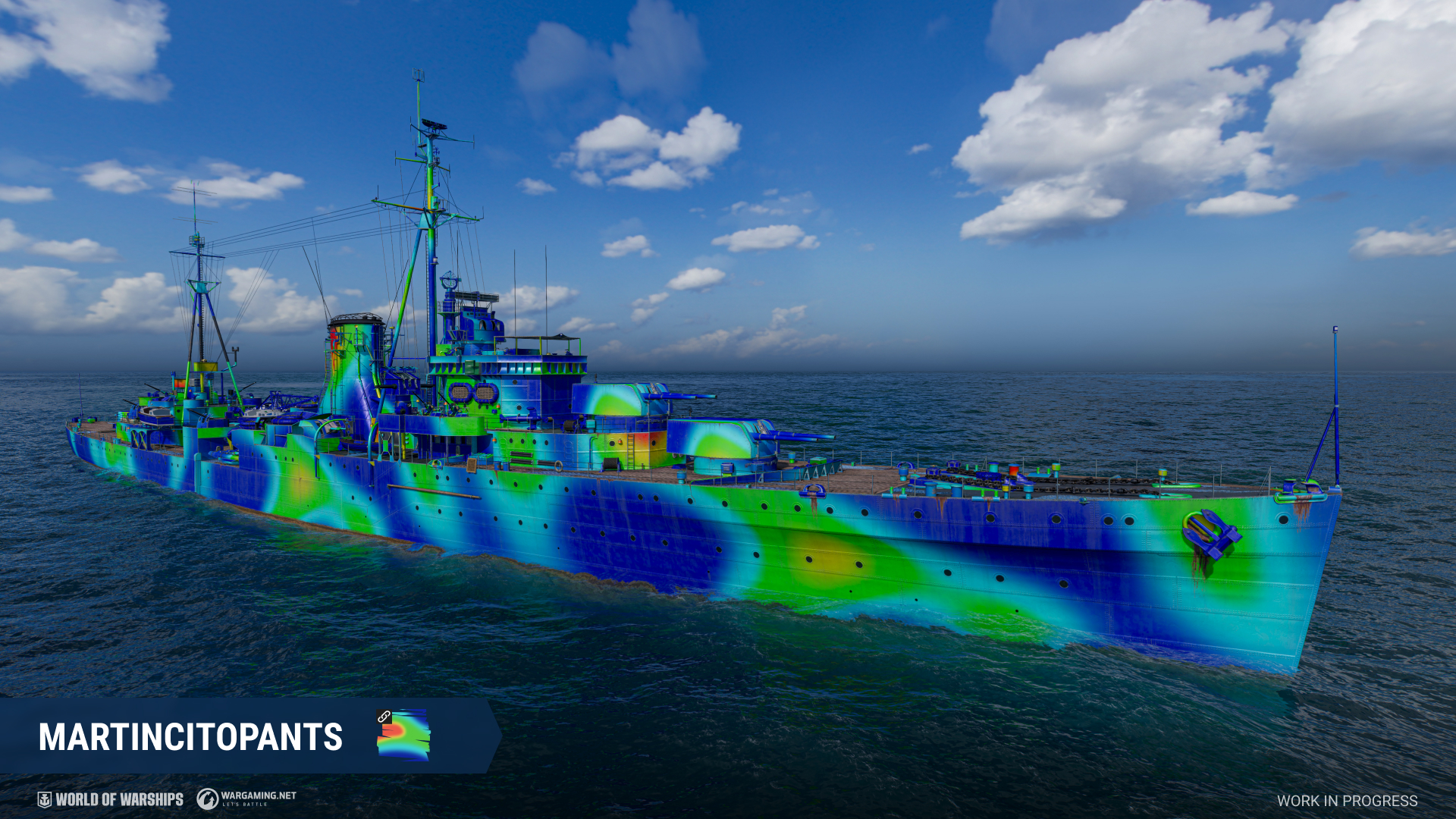Image resolution: width=1456 pixels, height=819 pixels.
Task: Click the Martincitopants camouflage thumbnail
Action: [403, 735]
